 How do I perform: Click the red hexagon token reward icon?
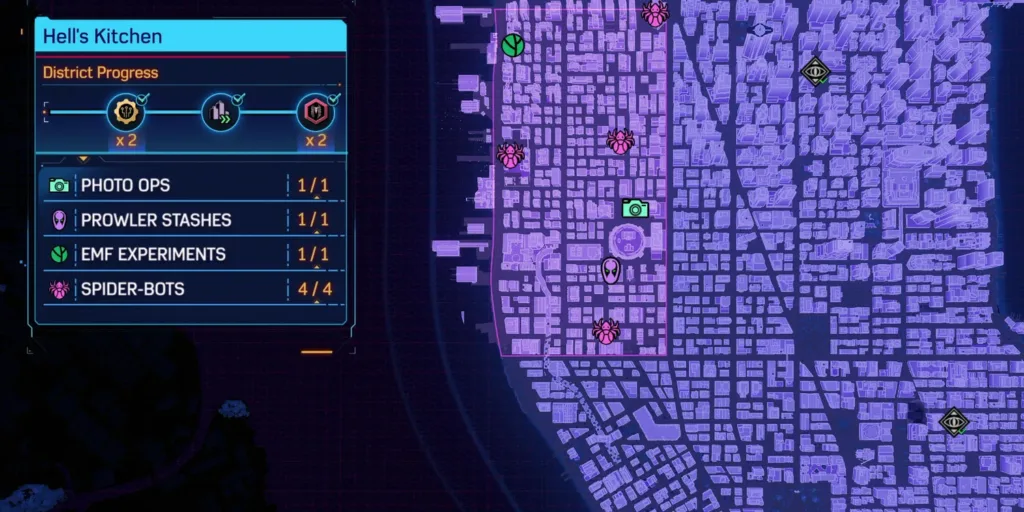click(x=316, y=113)
